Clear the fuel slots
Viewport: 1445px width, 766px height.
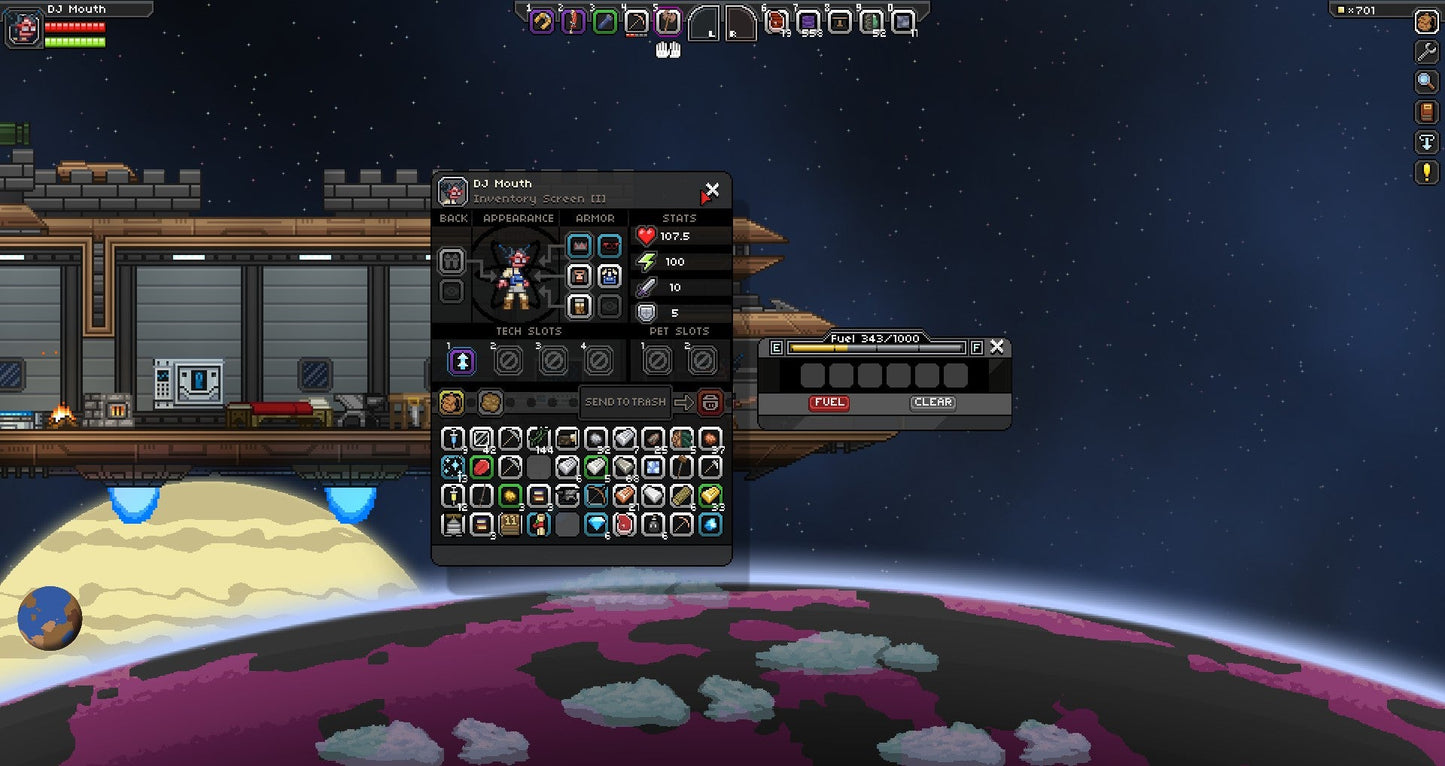(x=932, y=402)
